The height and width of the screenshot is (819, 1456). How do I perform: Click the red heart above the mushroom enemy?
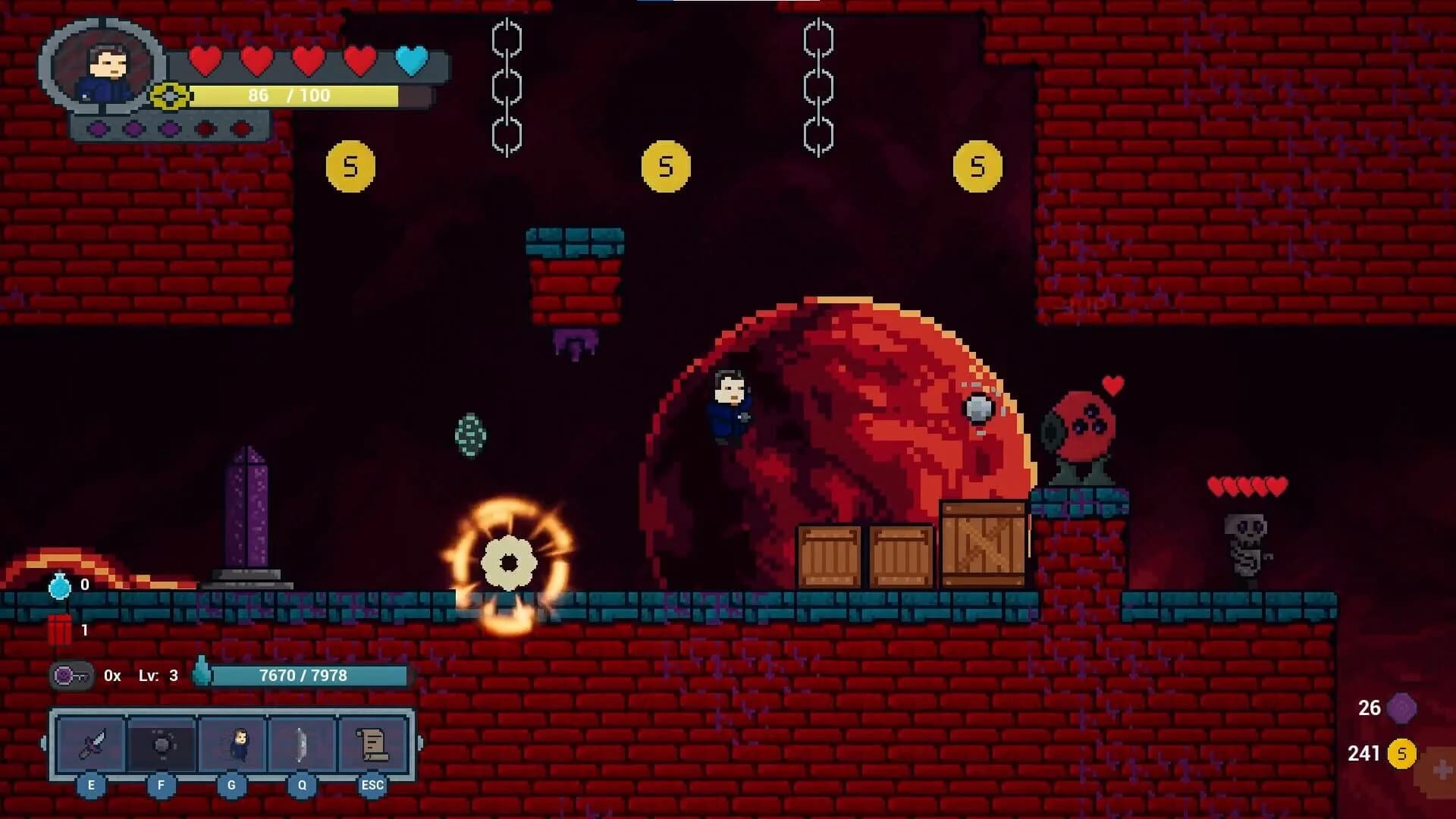click(1112, 384)
